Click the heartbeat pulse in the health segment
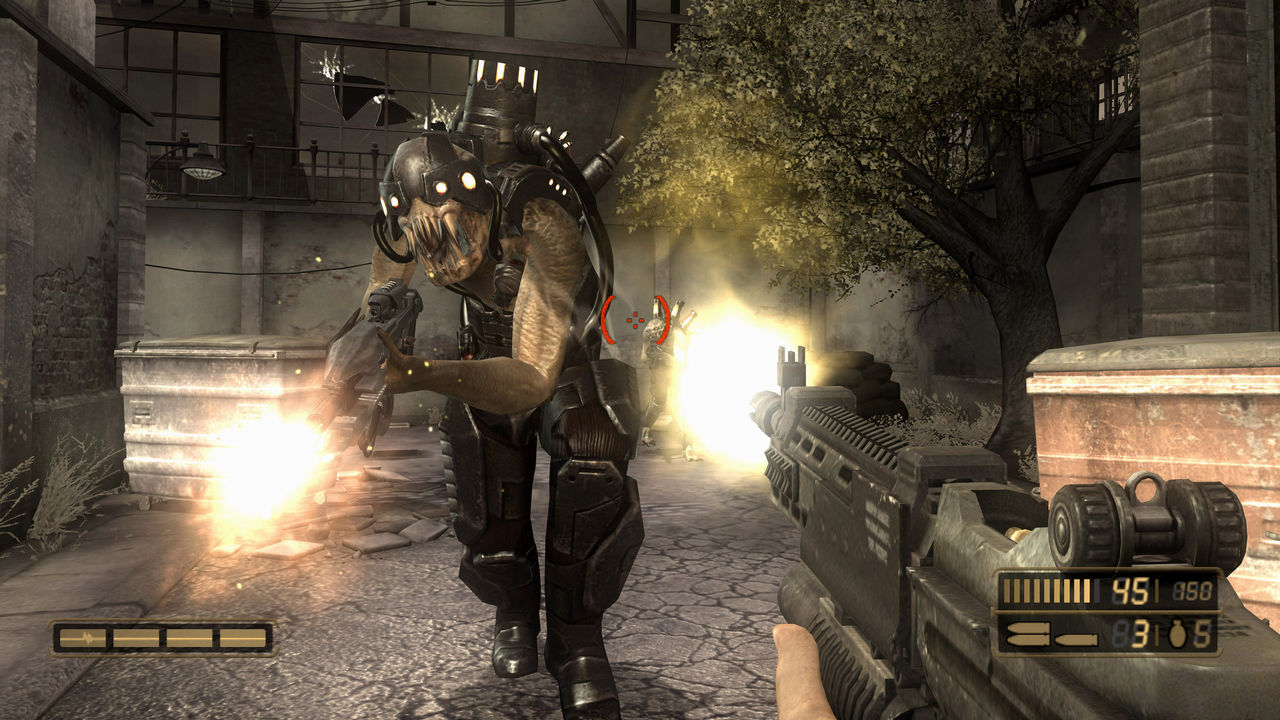1280x720 pixels. click(x=88, y=637)
